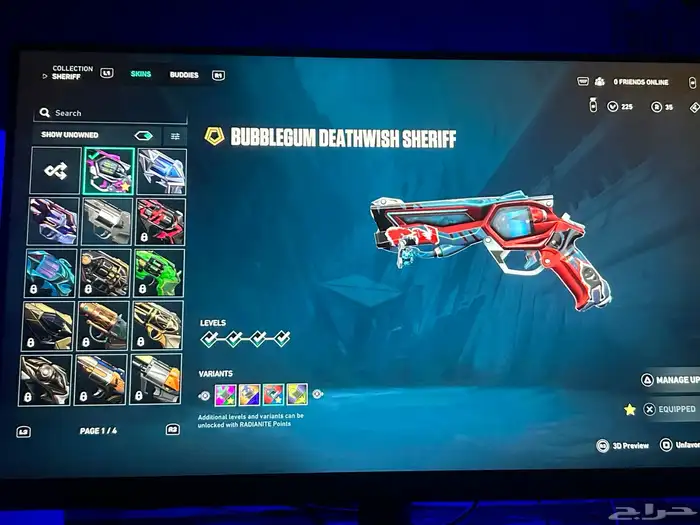Open the Buddies tab
700x525 pixels.
[x=184, y=75]
